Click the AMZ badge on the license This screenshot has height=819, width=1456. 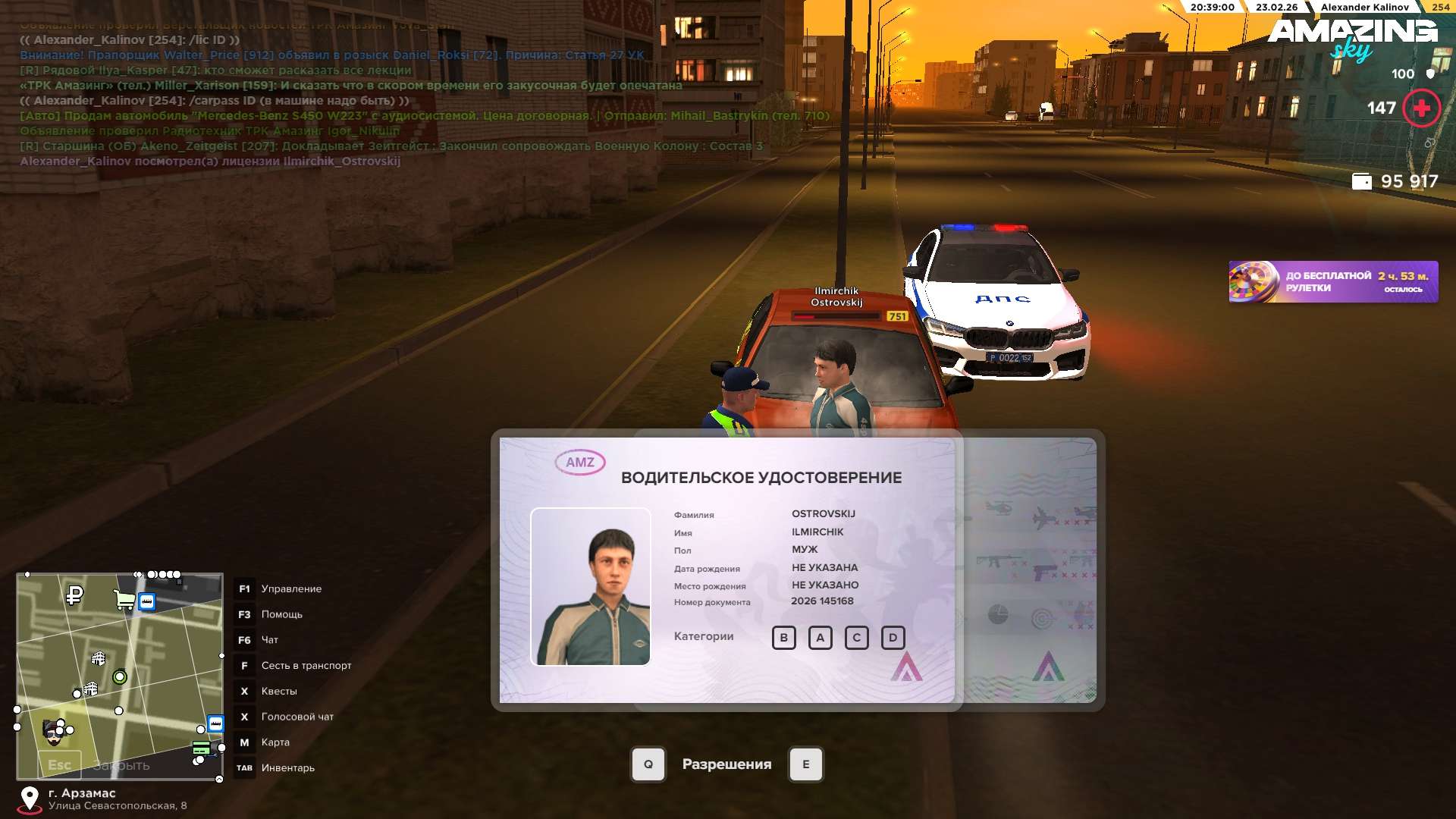[580, 463]
